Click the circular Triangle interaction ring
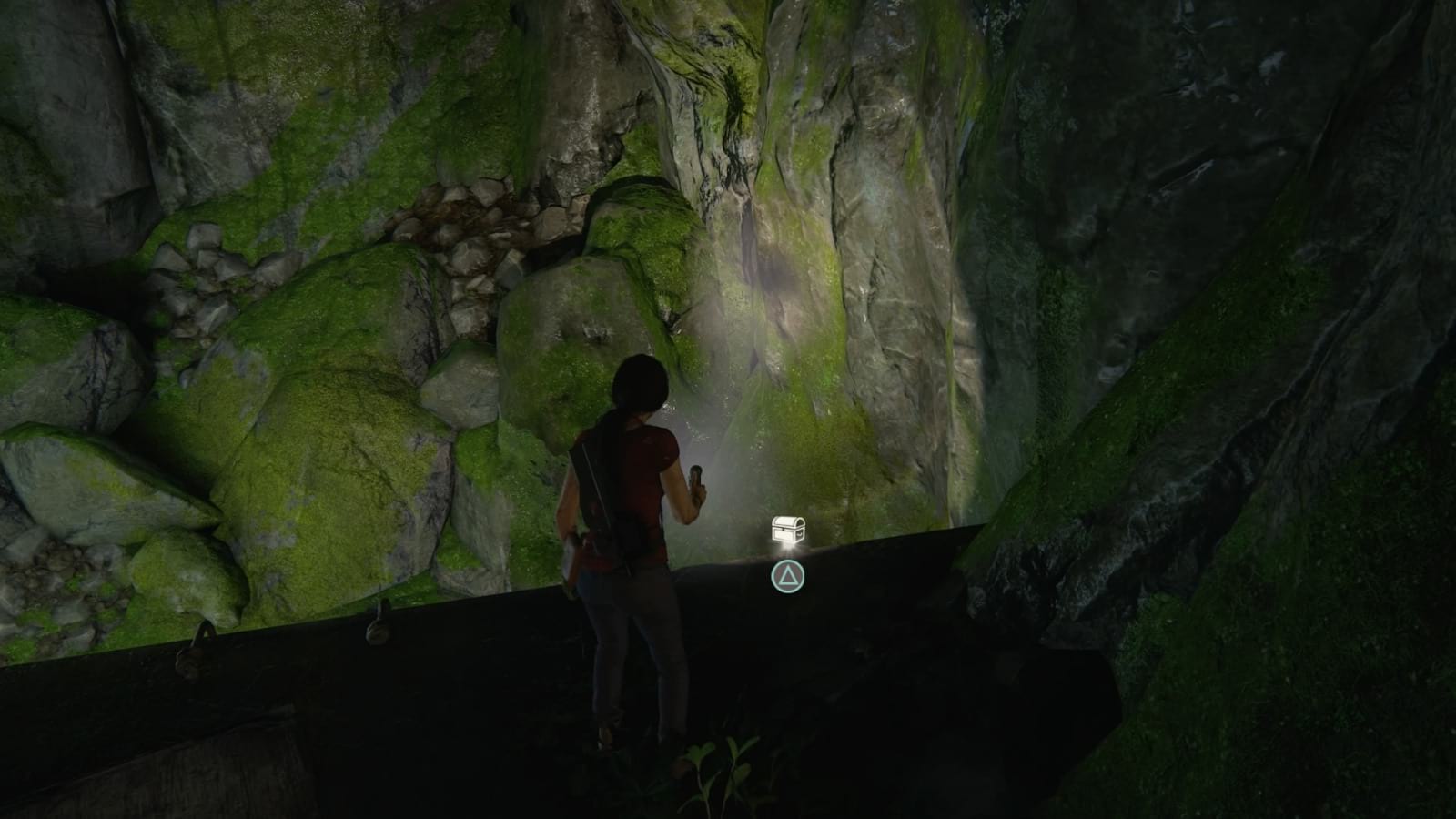Screen dimensions: 1456x819 pos(787,575)
